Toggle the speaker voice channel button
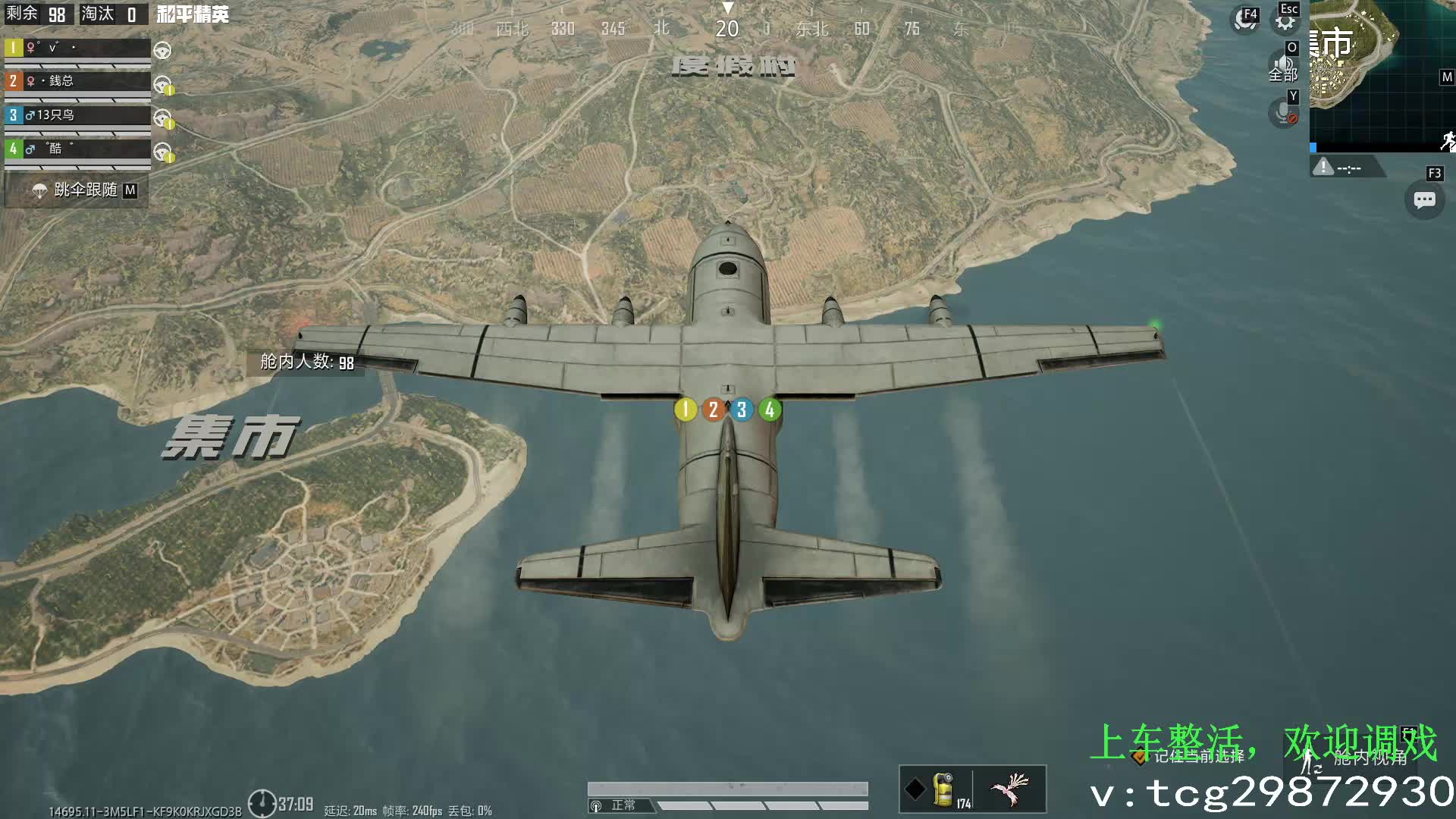1456x819 pixels. 1283,64
